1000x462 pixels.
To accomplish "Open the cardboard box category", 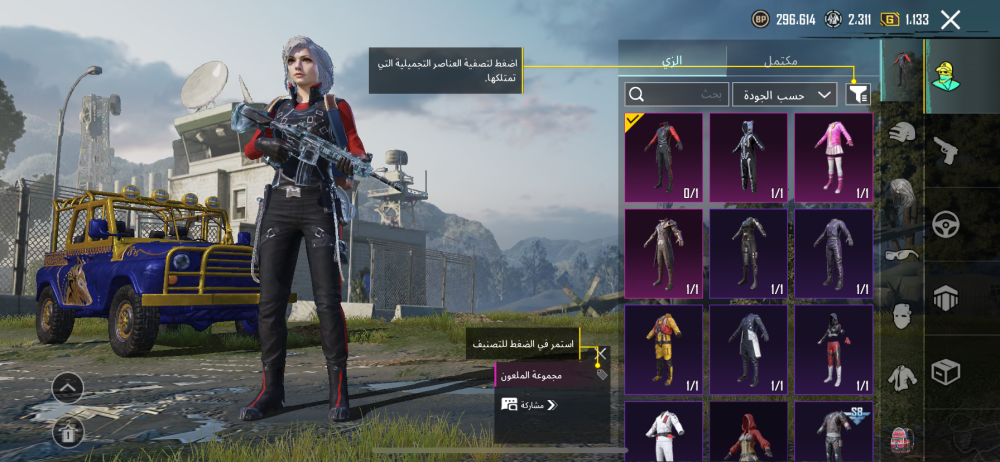I will 945,372.
